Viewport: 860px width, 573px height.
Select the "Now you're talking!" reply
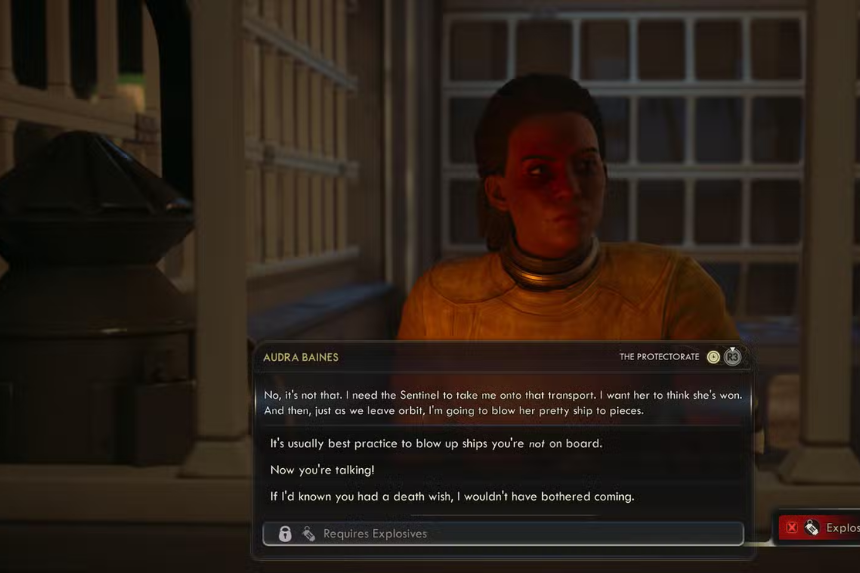point(322,470)
